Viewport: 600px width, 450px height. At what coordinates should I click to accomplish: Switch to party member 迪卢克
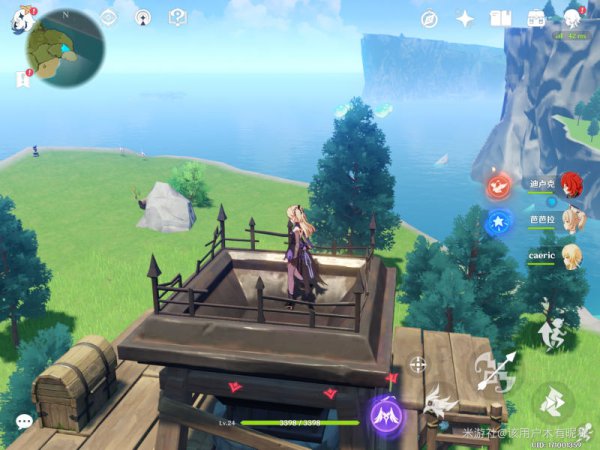[571, 184]
